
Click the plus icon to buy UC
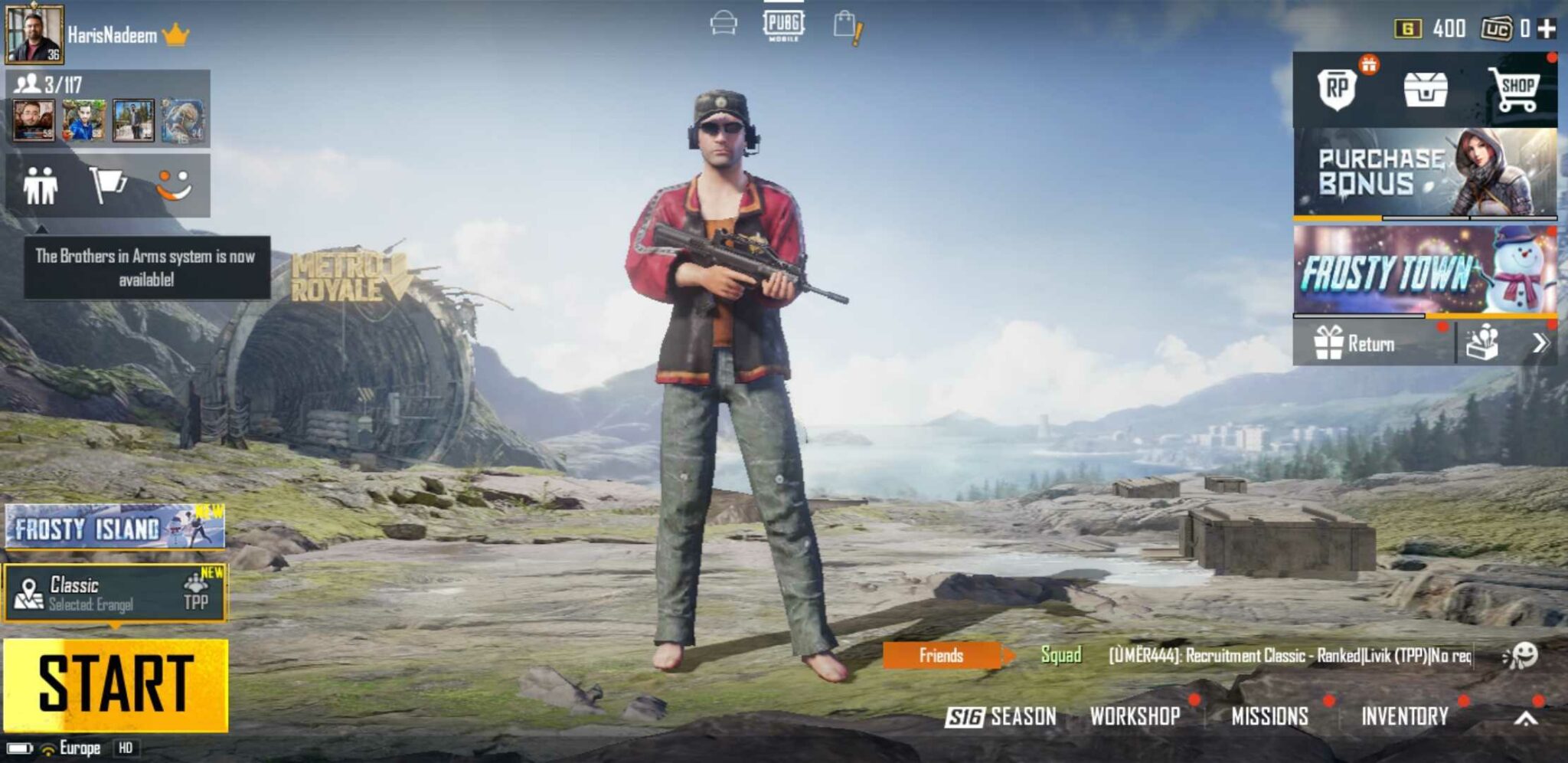click(1547, 27)
